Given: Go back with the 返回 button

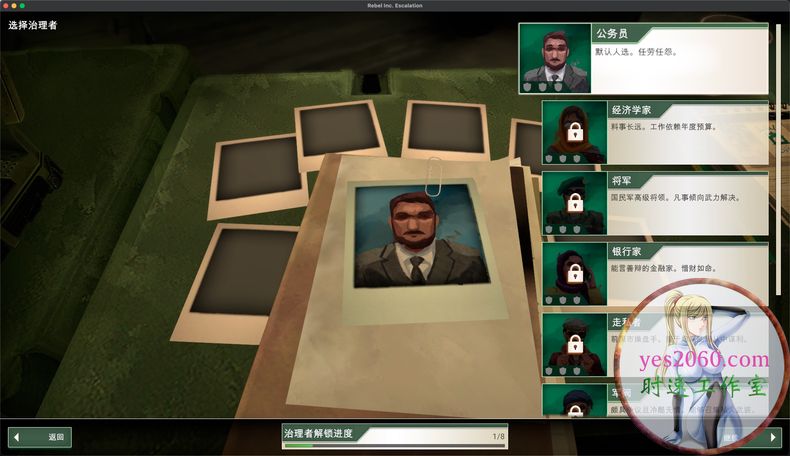Looking at the screenshot, I should 40,437.
